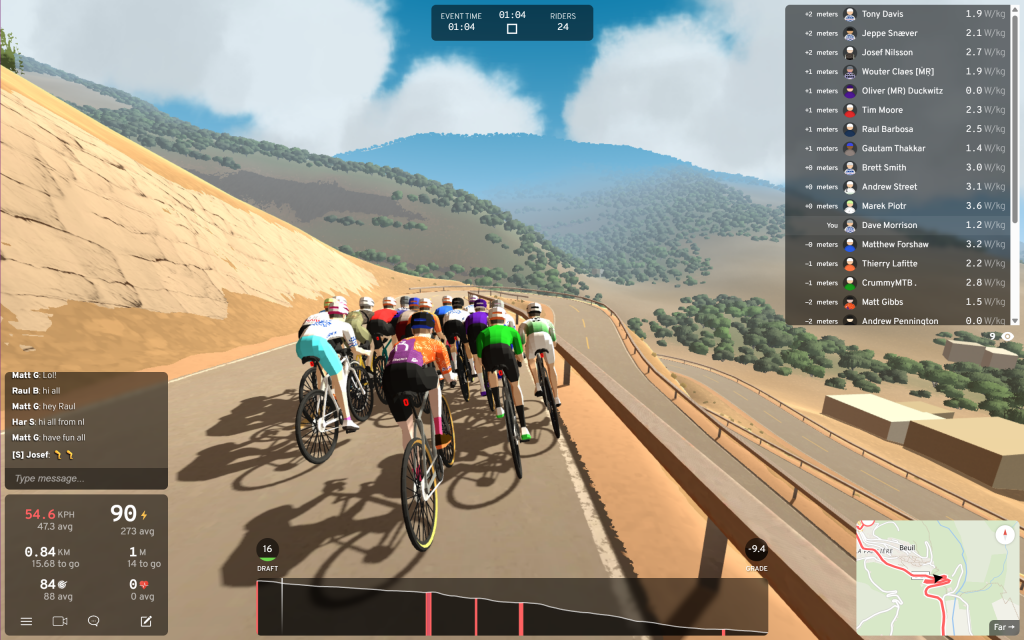Open the chat speech bubble icon
This screenshot has height=640, width=1024.
(x=93, y=621)
